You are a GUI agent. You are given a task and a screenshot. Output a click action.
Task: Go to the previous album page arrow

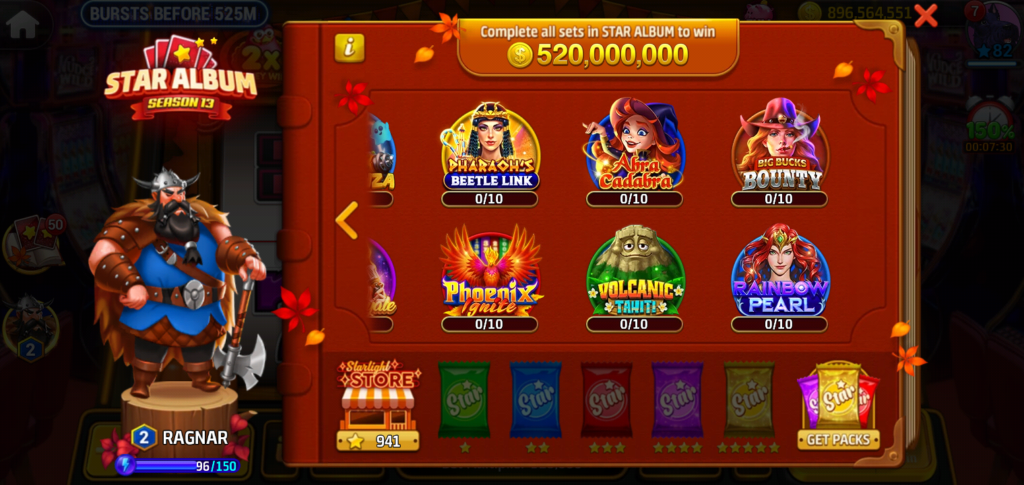point(346,220)
